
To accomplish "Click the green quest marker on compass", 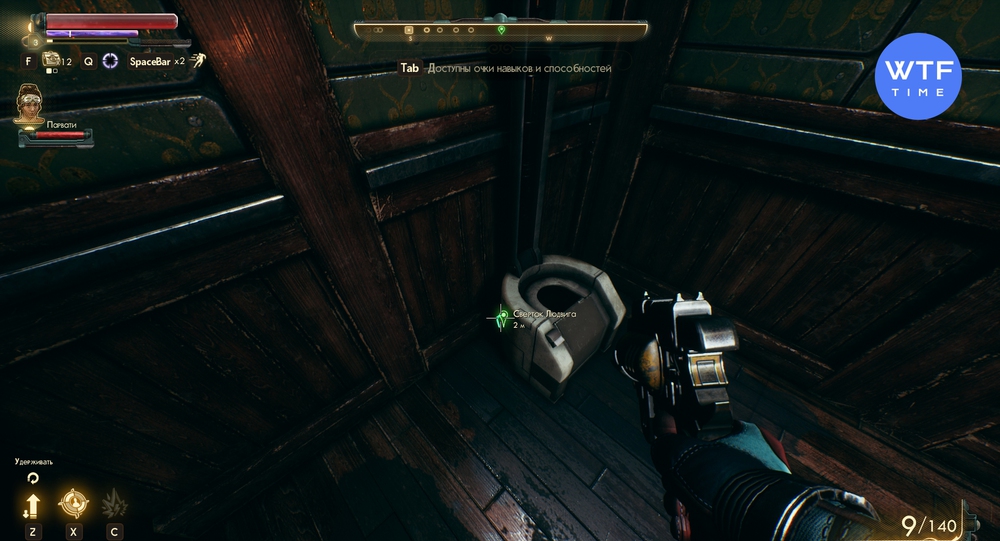I will tap(502, 29).
